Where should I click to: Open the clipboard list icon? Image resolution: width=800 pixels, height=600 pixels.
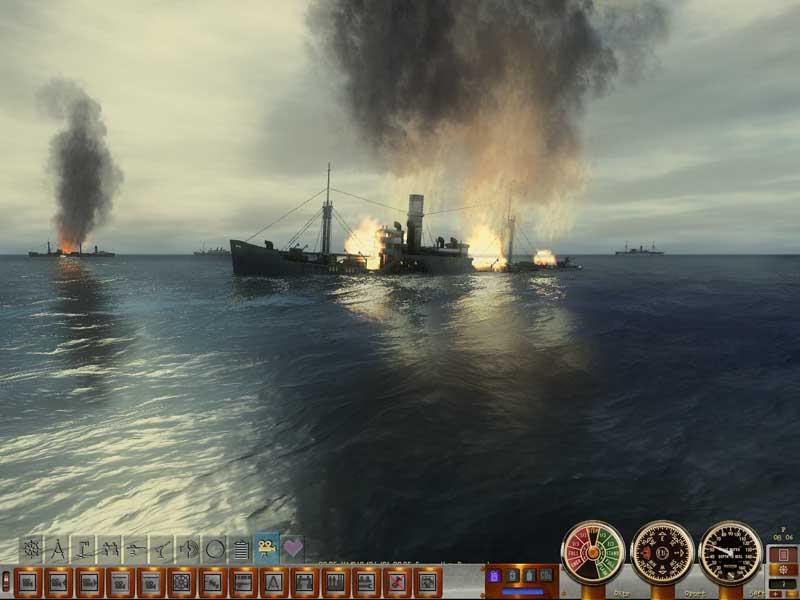[240, 549]
